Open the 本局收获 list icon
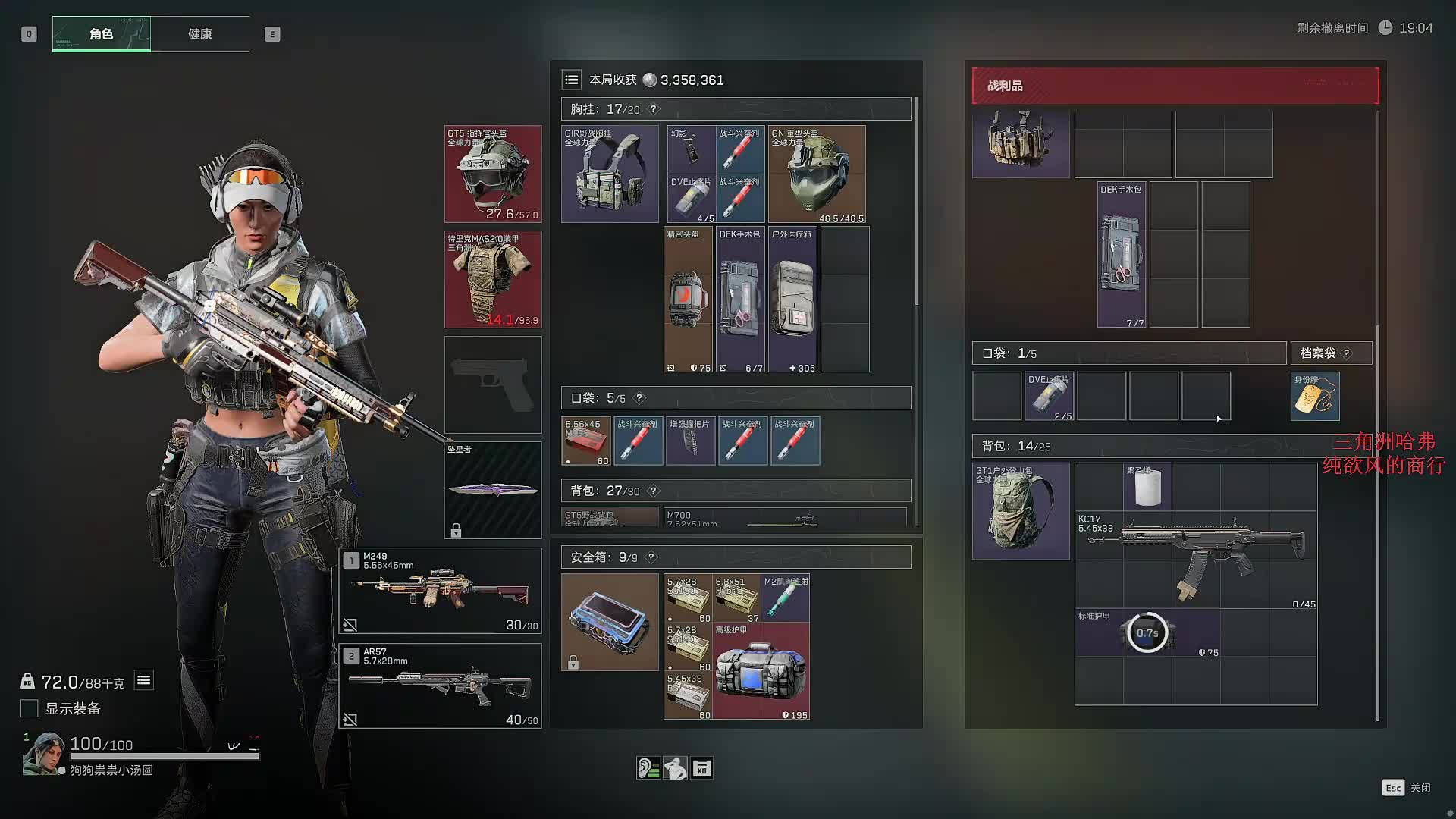1456x819 pixels. pyautogui.click(x=572, y=80)
